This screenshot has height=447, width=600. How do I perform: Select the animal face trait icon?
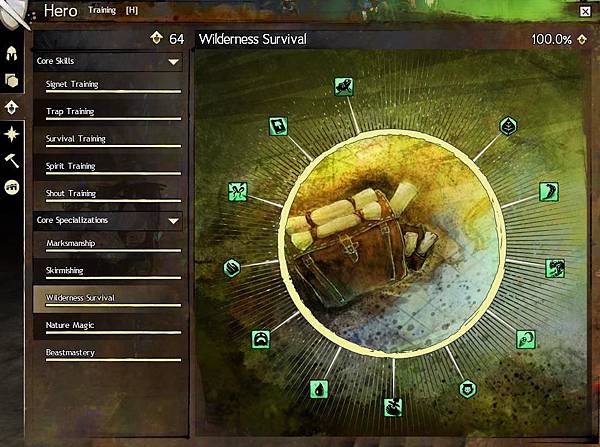[x=465, y=388]
